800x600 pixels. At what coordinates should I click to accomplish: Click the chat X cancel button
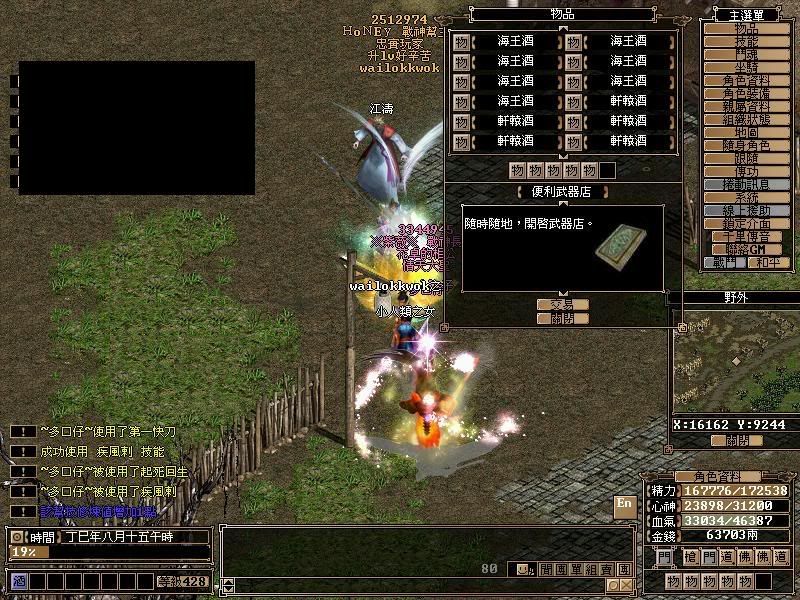pos(625,585)
